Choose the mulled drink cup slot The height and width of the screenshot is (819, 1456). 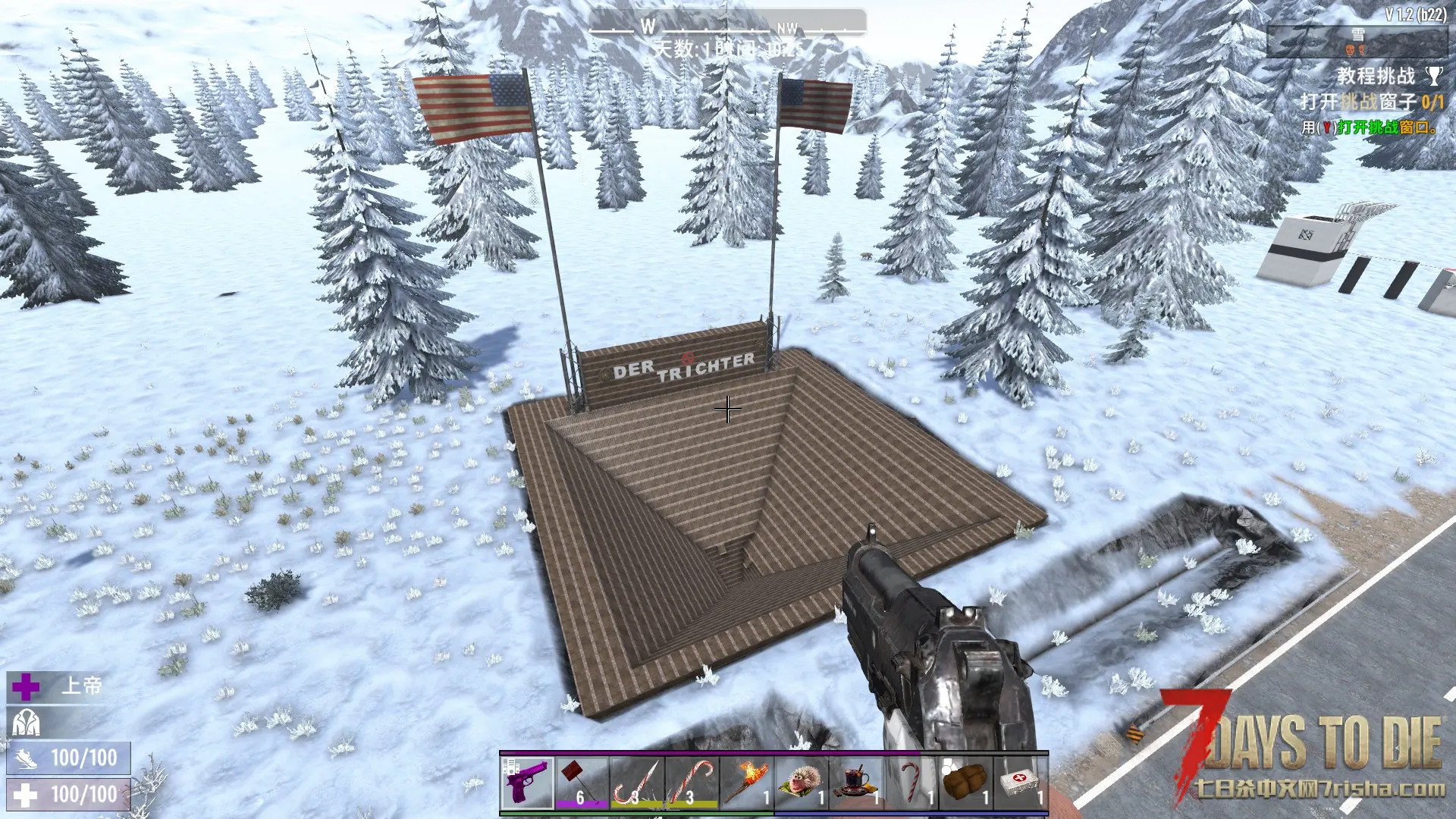coord(856,783)
